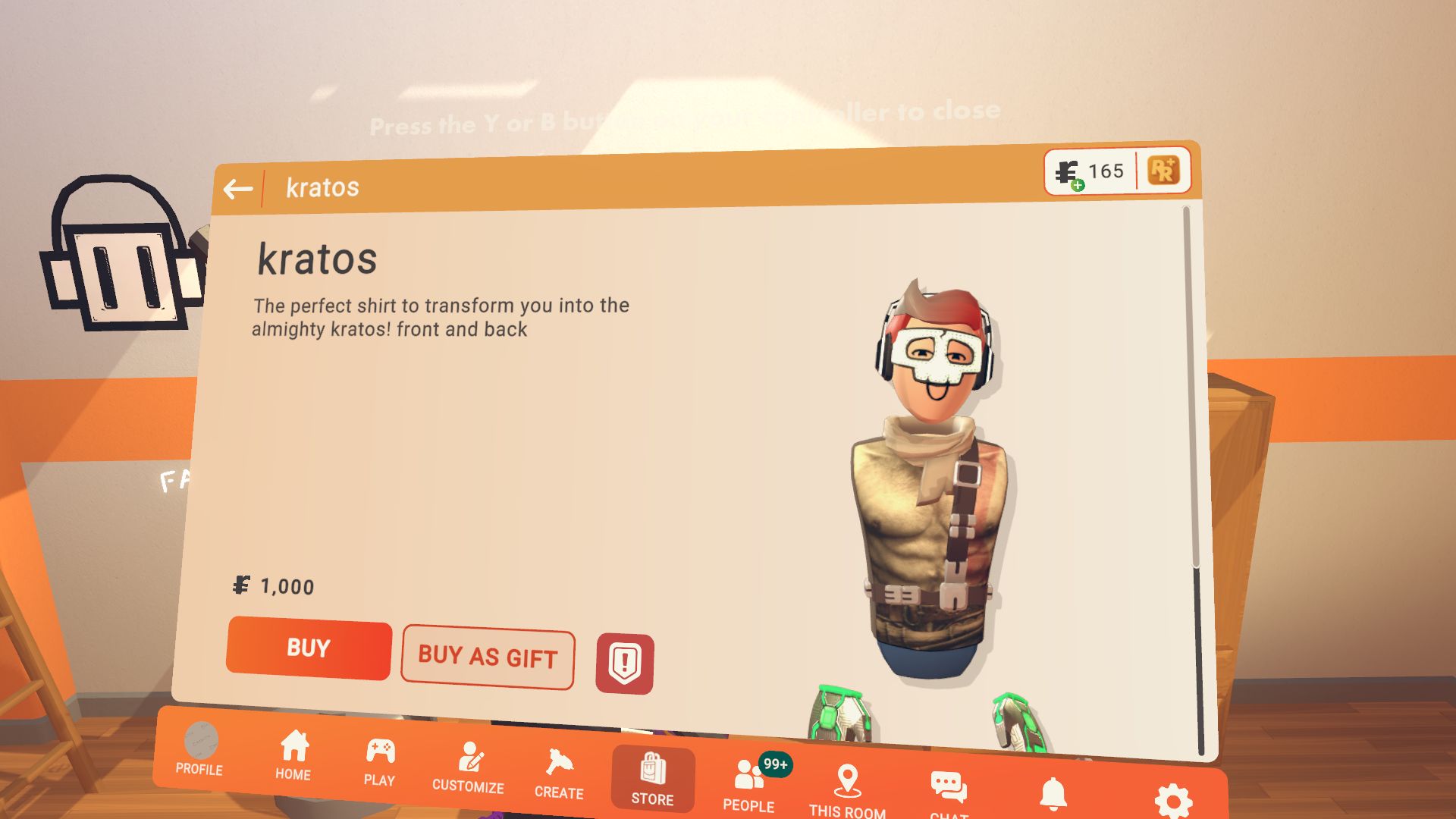Click the token balance showing 165
This screenshot has height=819, width=1456.
click(x=1090, y=170)
